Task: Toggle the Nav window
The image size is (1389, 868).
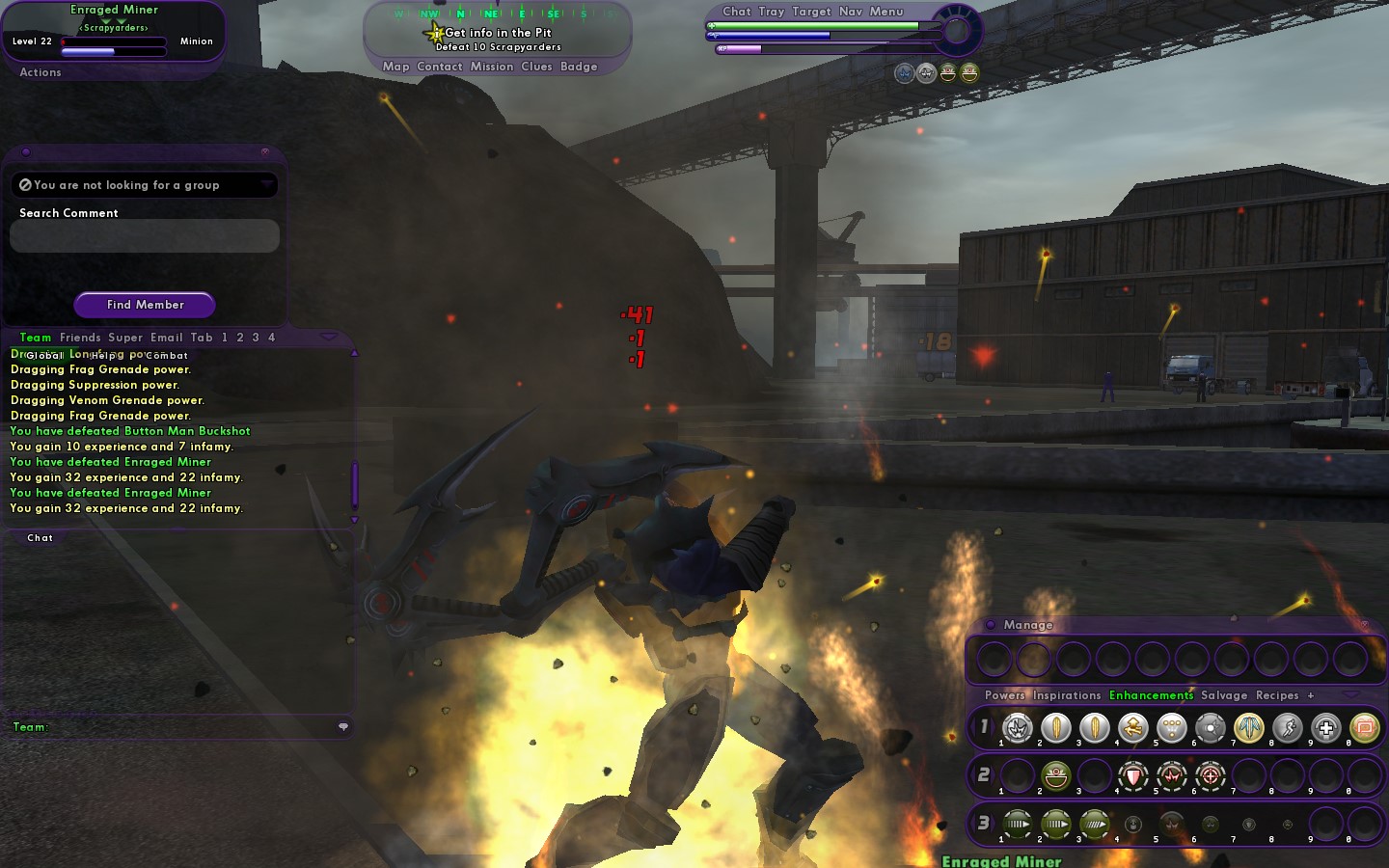Action: click(850, 12)
